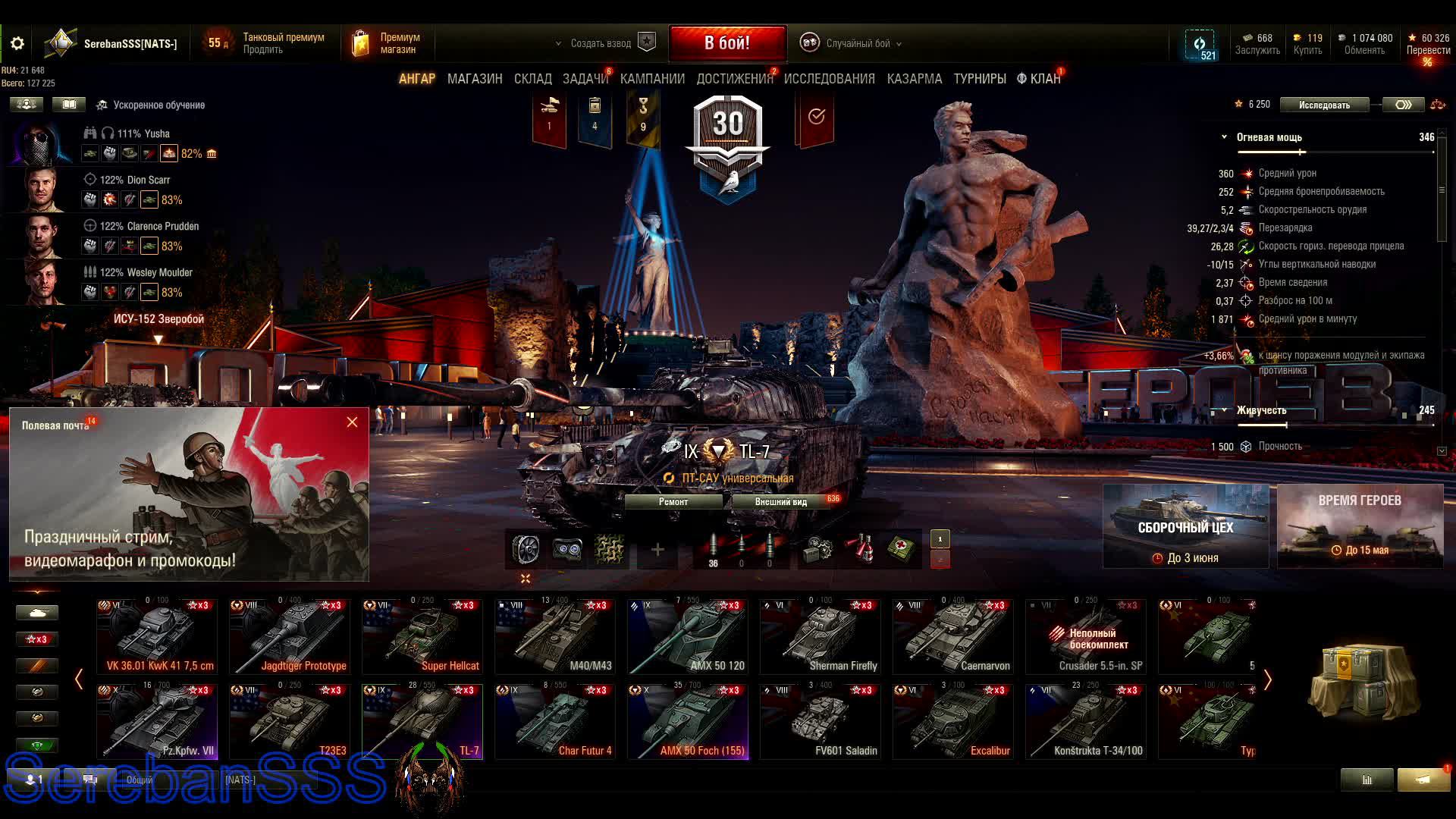Close the Полевая почта banner

(x=352, y=422)
